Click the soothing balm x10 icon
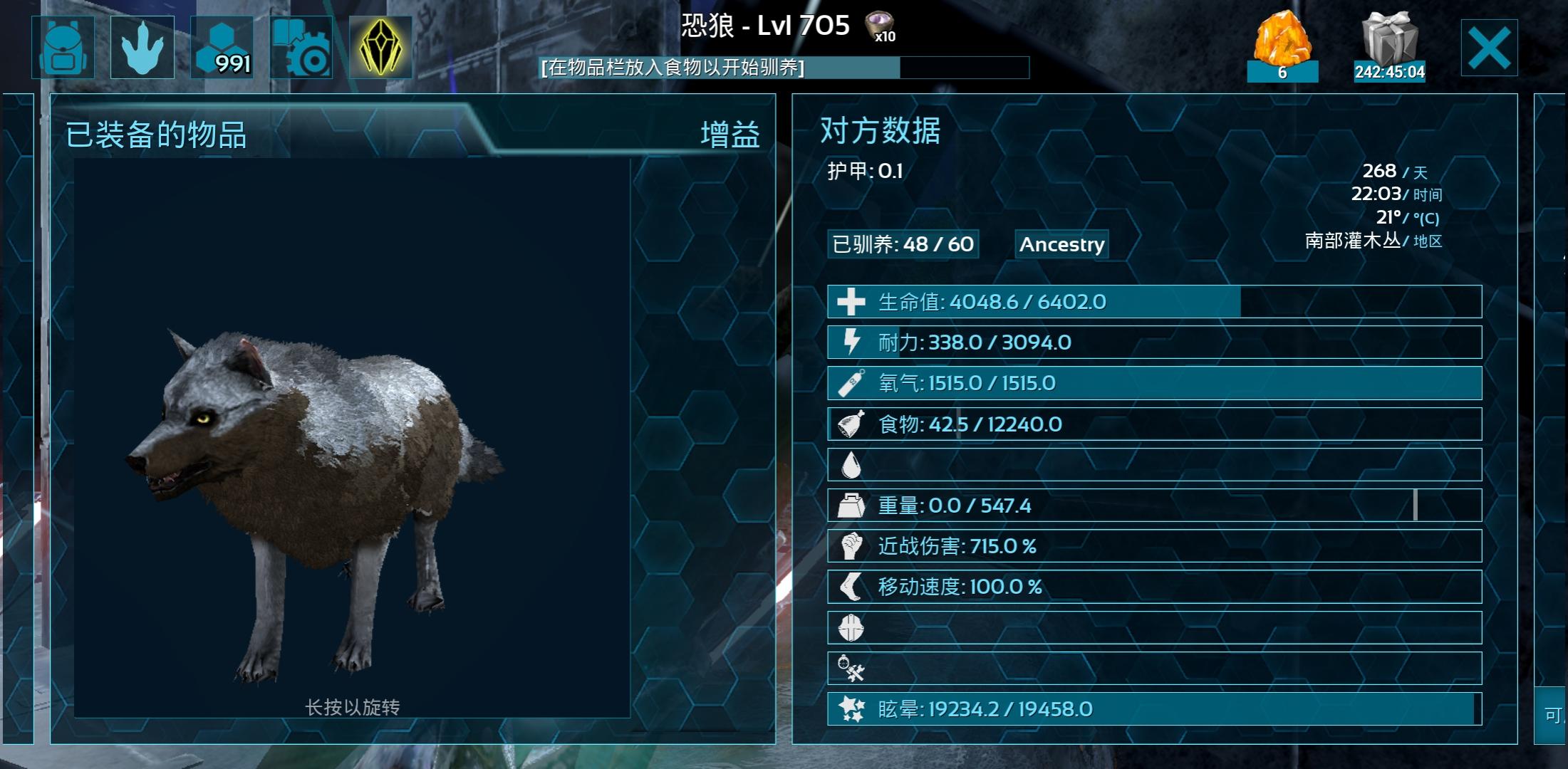1568x769 pixels. (881, 27)
